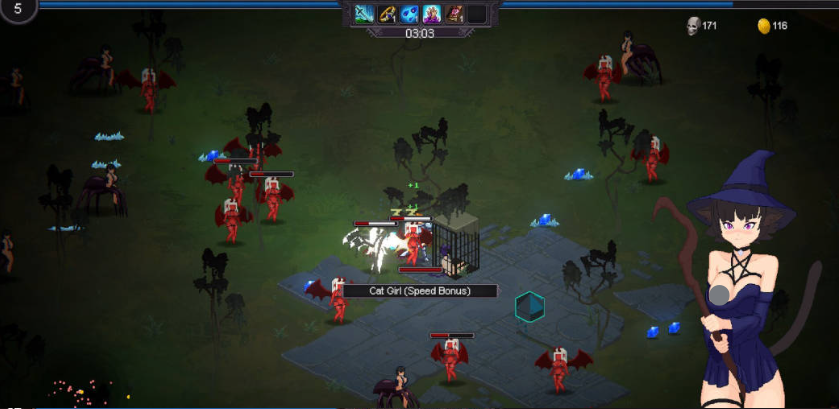Click the gold ring item icon
The height and width of the screenshot is (409, 839).
tap(387, 14)
